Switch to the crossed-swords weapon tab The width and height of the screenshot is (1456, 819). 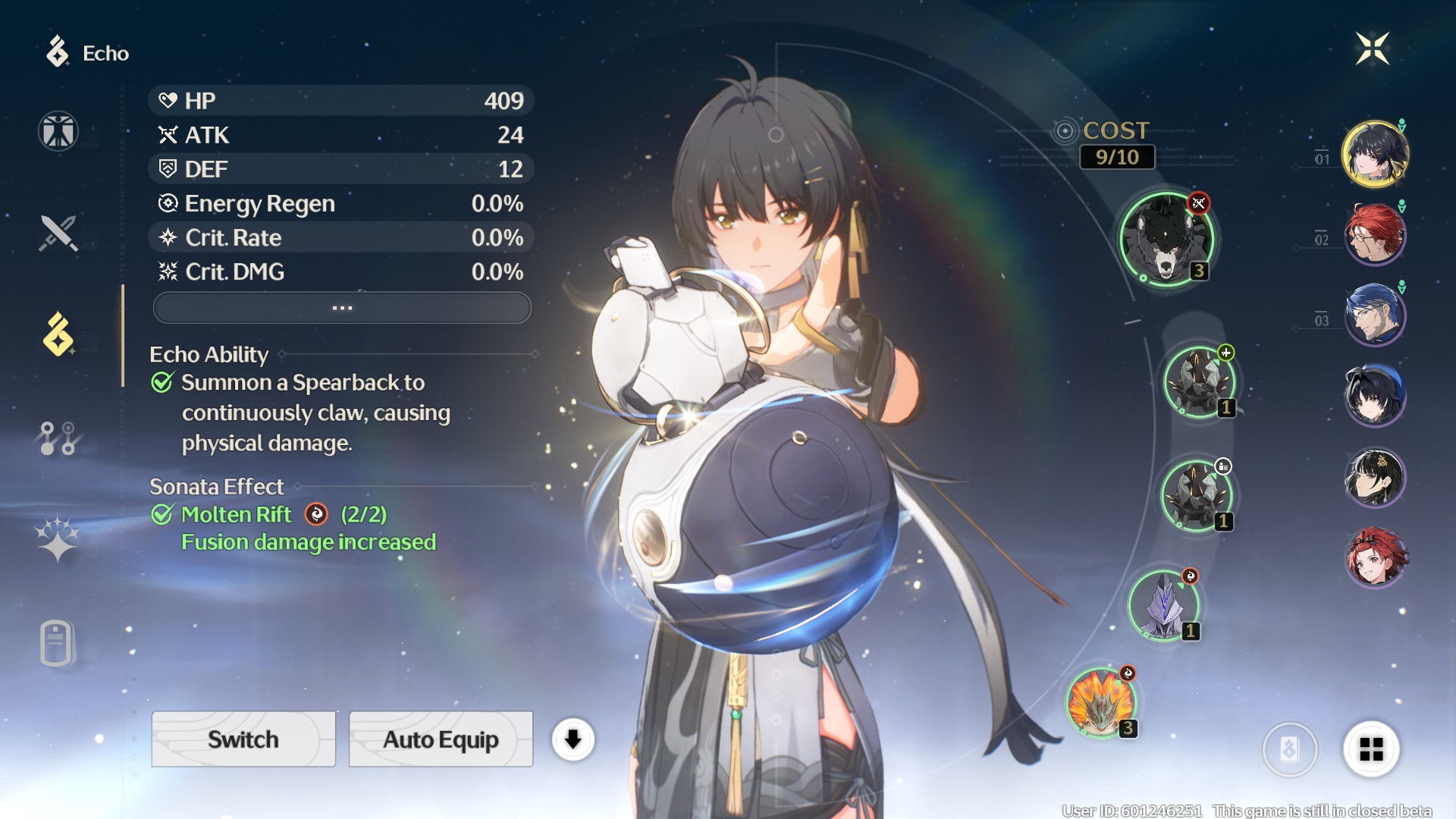click(x=58, y=233)
